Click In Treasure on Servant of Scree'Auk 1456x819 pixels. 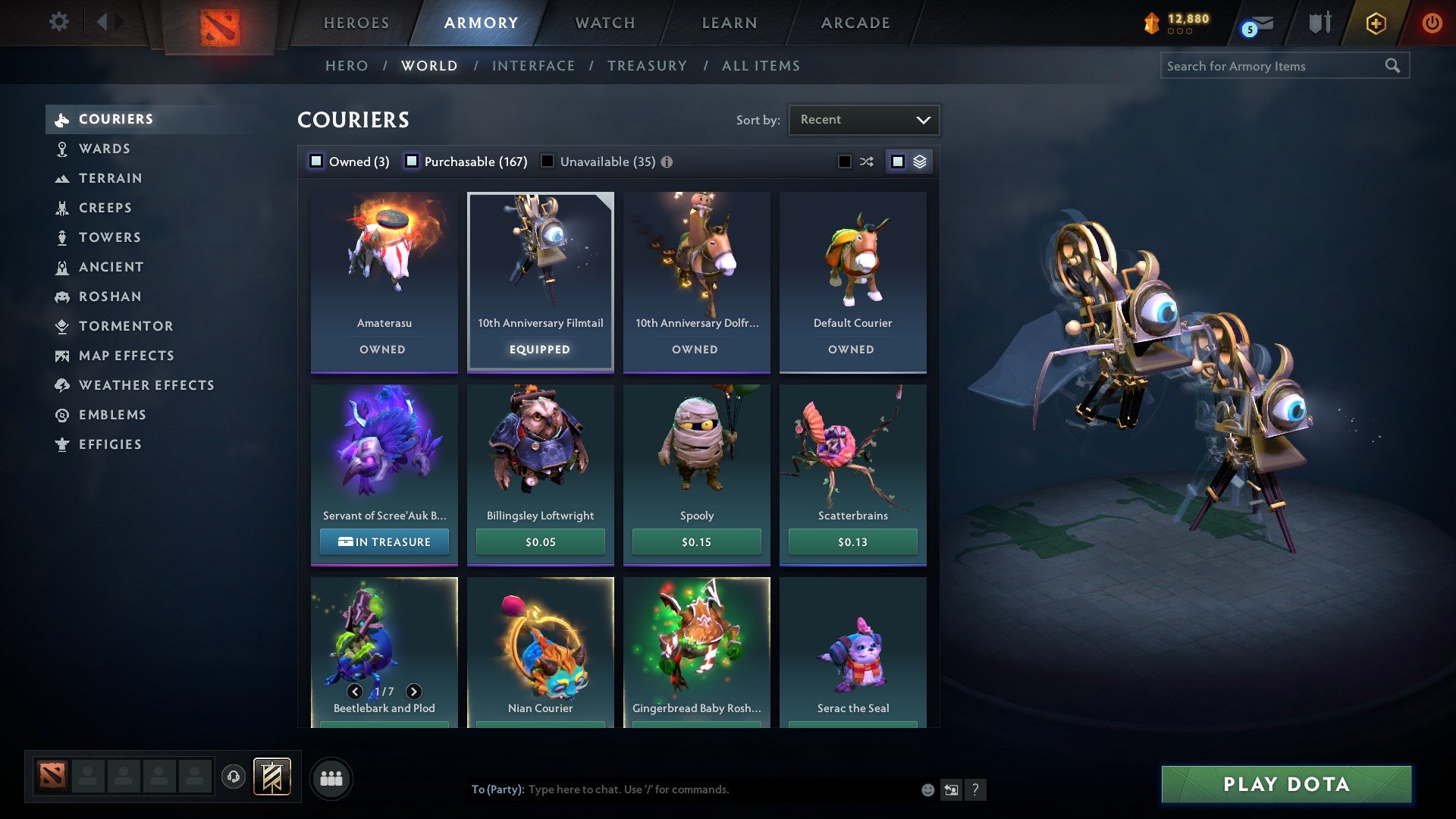pyautogui.click(x=384, y=541)
